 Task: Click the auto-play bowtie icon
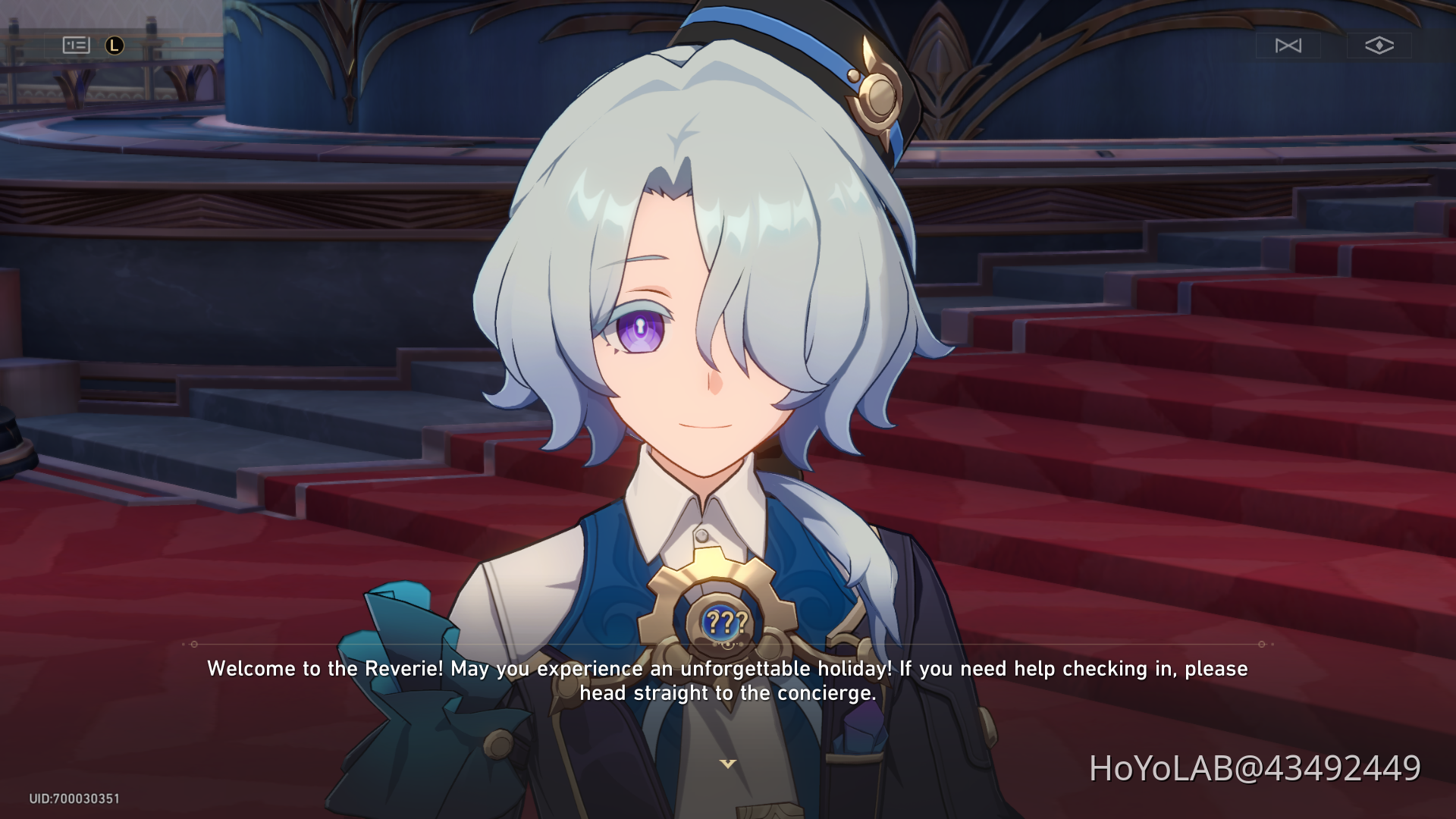click(x=1289, y=45)
